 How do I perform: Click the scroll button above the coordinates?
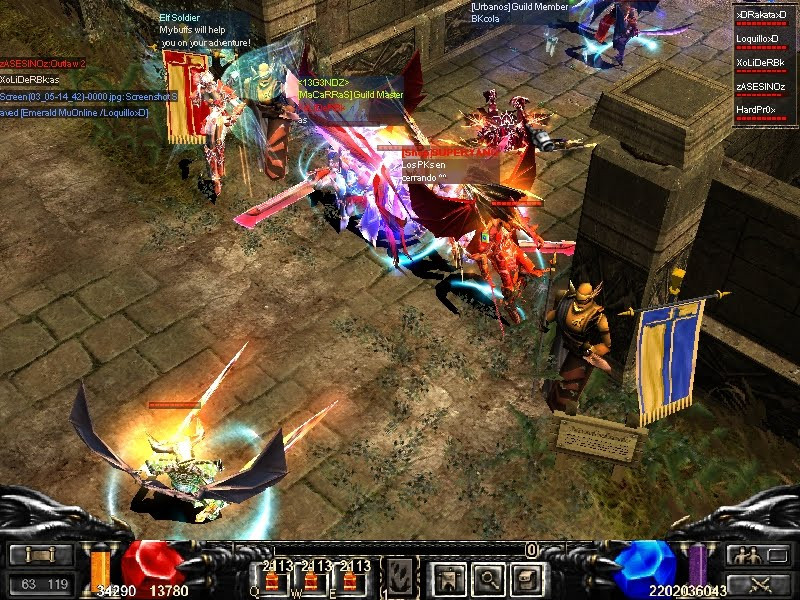(x=40, y=555)
